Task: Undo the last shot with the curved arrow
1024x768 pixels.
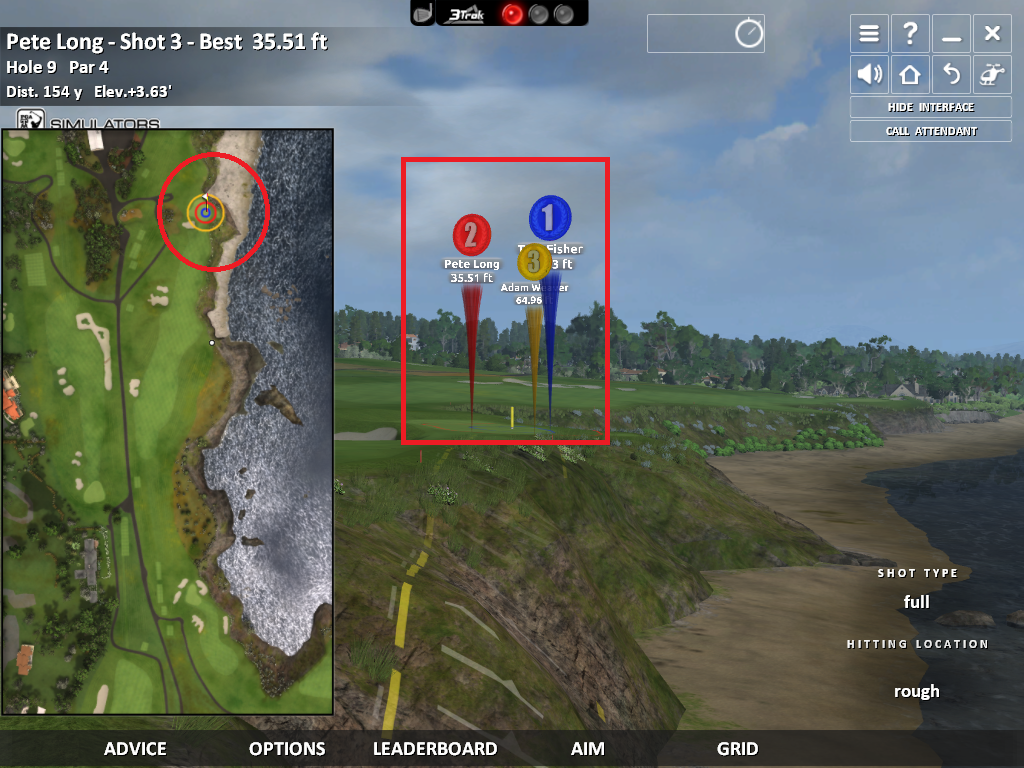Action: click(951, 74)
